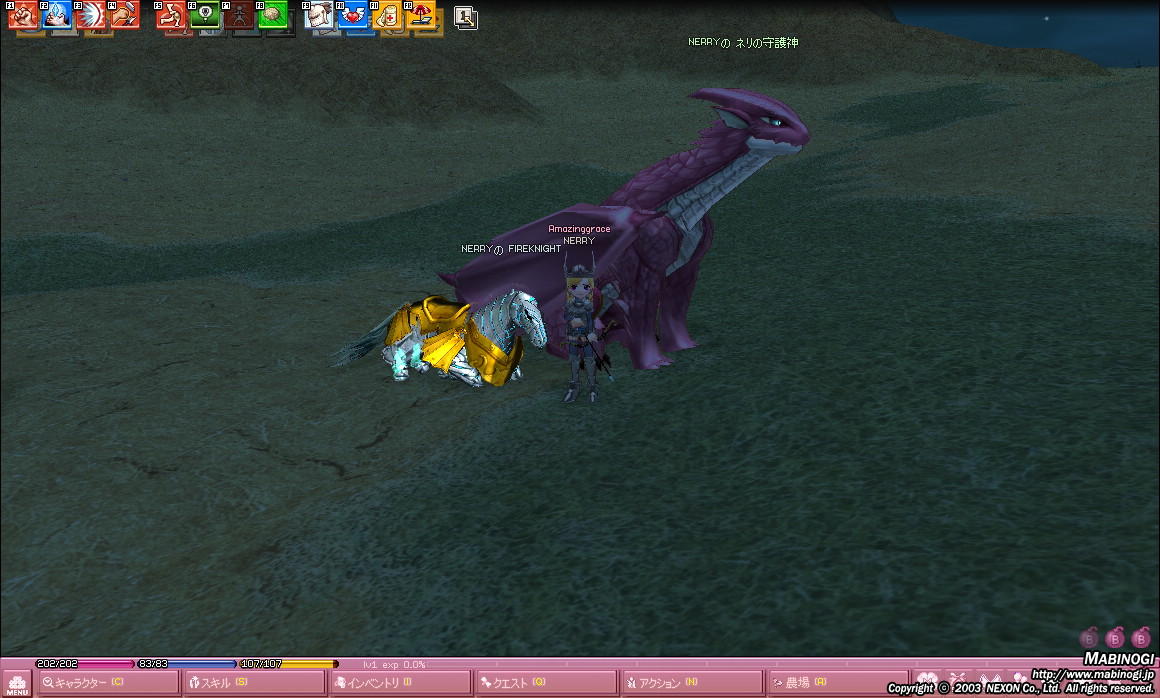Open the スキル (Skills) window
This screenshot has height=698, width=1160.
click(x=253, y=683)
